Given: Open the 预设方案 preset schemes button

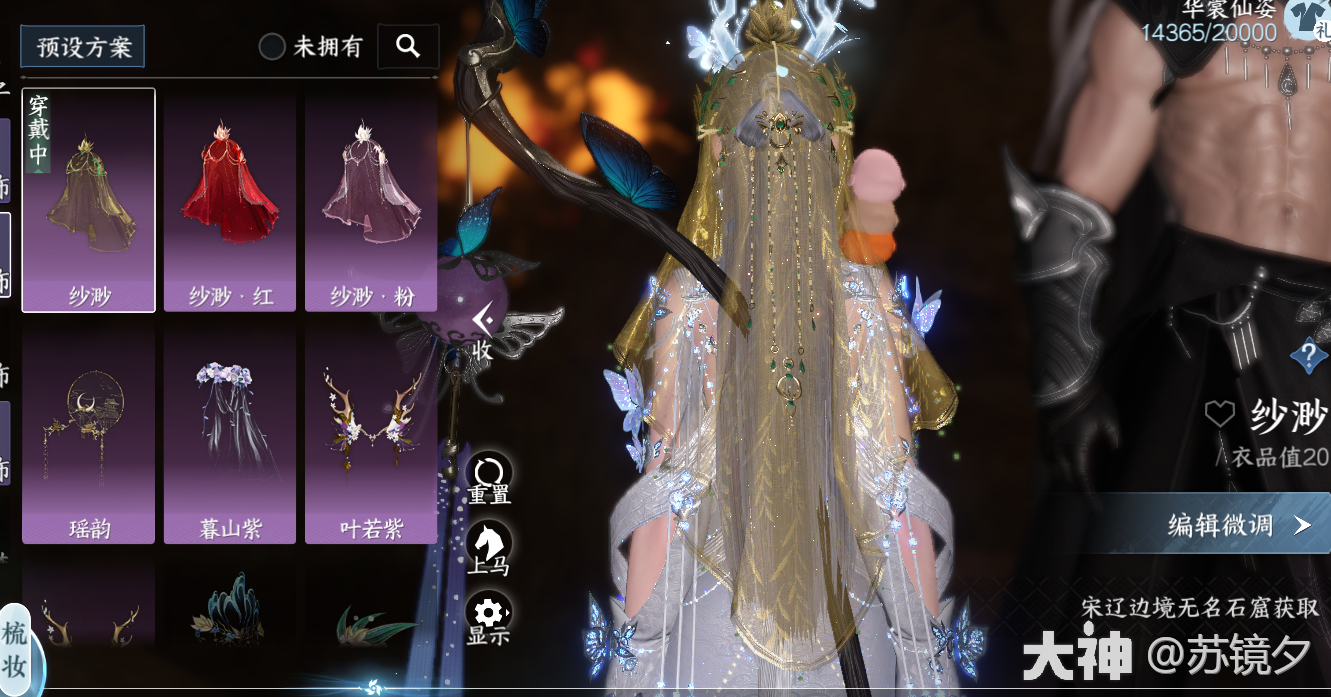Looking at the screenshot, I should [83, 47].
